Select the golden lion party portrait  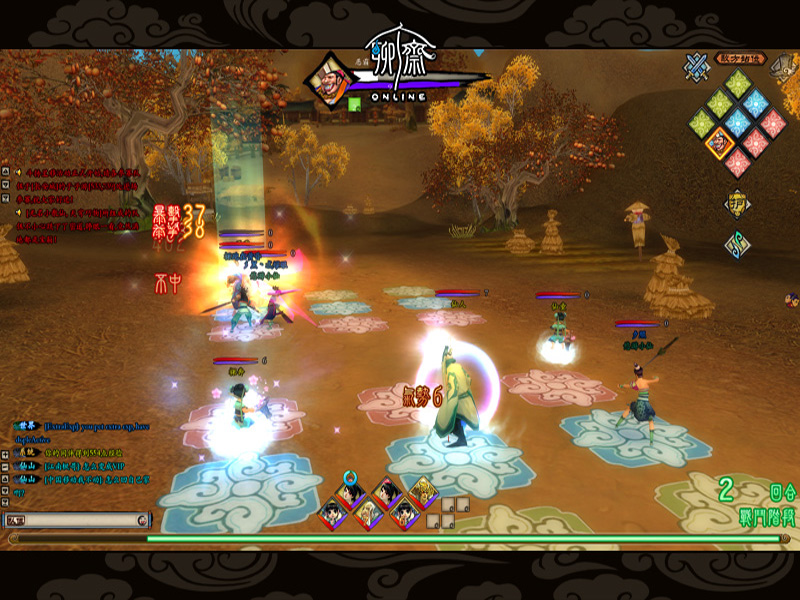[x=422, y=492]
